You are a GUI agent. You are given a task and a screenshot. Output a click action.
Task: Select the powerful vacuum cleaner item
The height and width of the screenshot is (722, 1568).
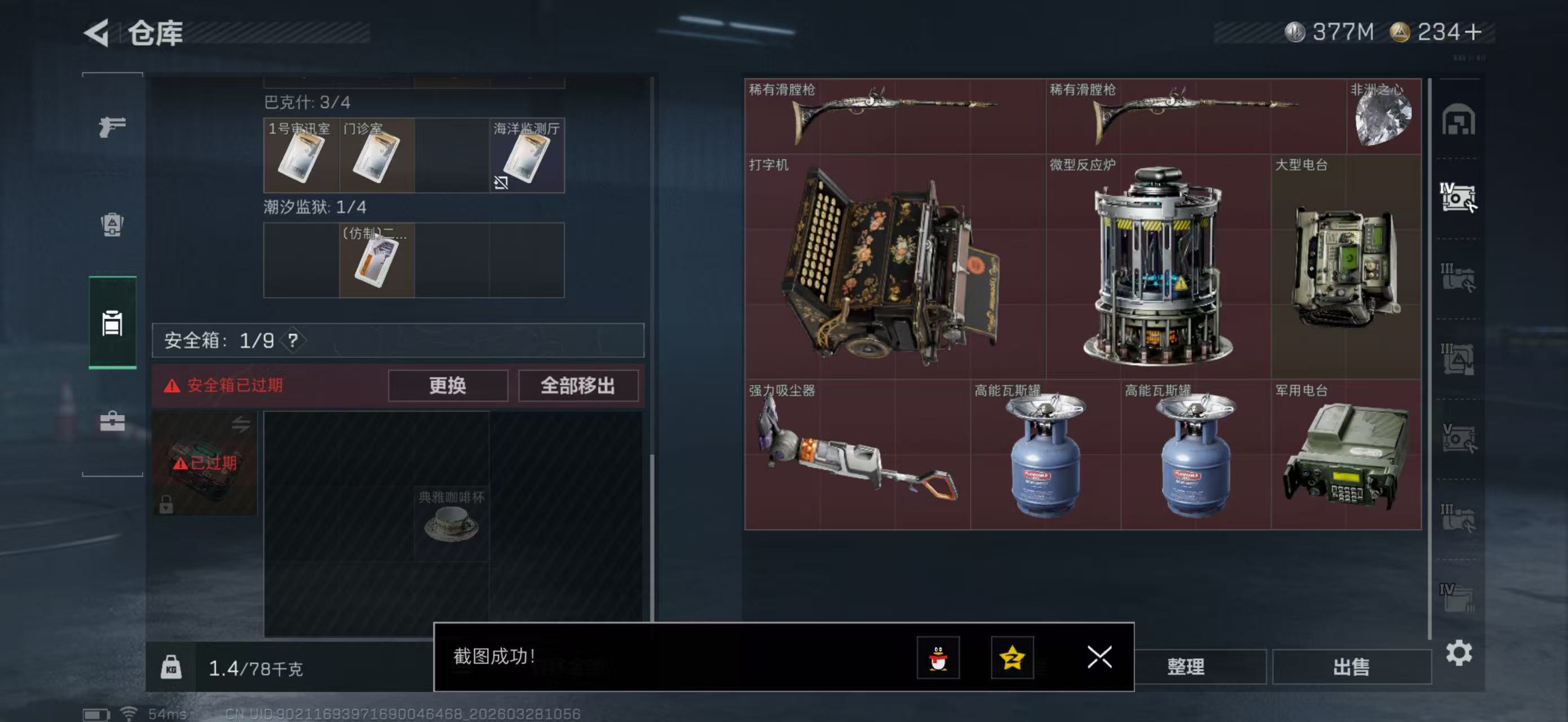pos(856,455)
